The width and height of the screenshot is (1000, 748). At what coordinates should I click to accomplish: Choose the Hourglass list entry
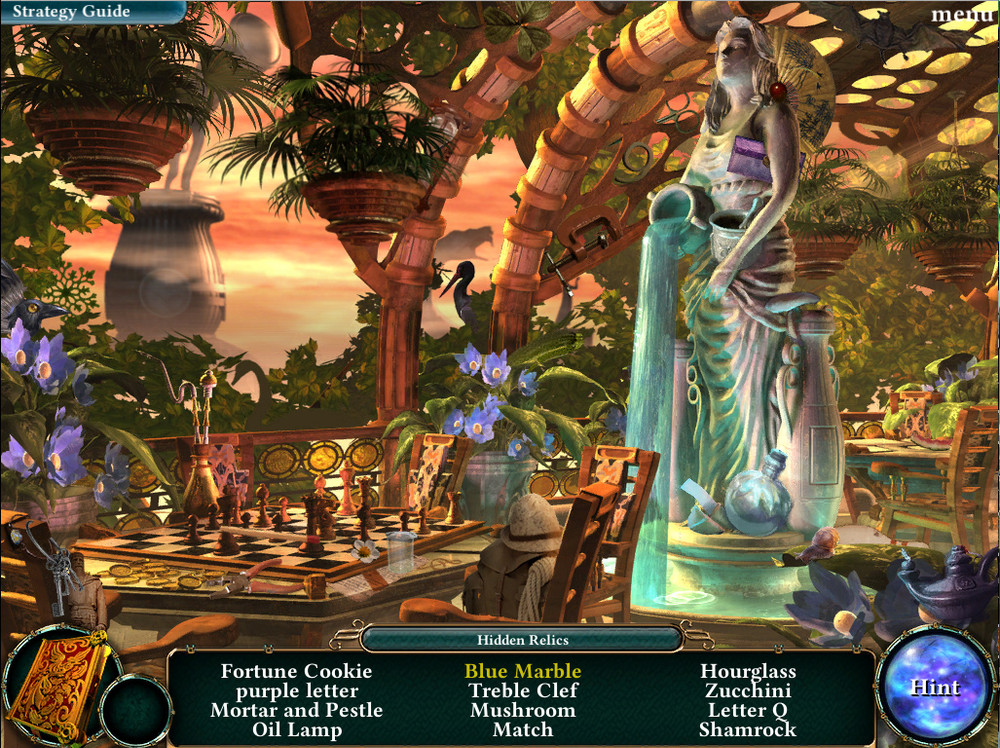click(x=748, y=671)
